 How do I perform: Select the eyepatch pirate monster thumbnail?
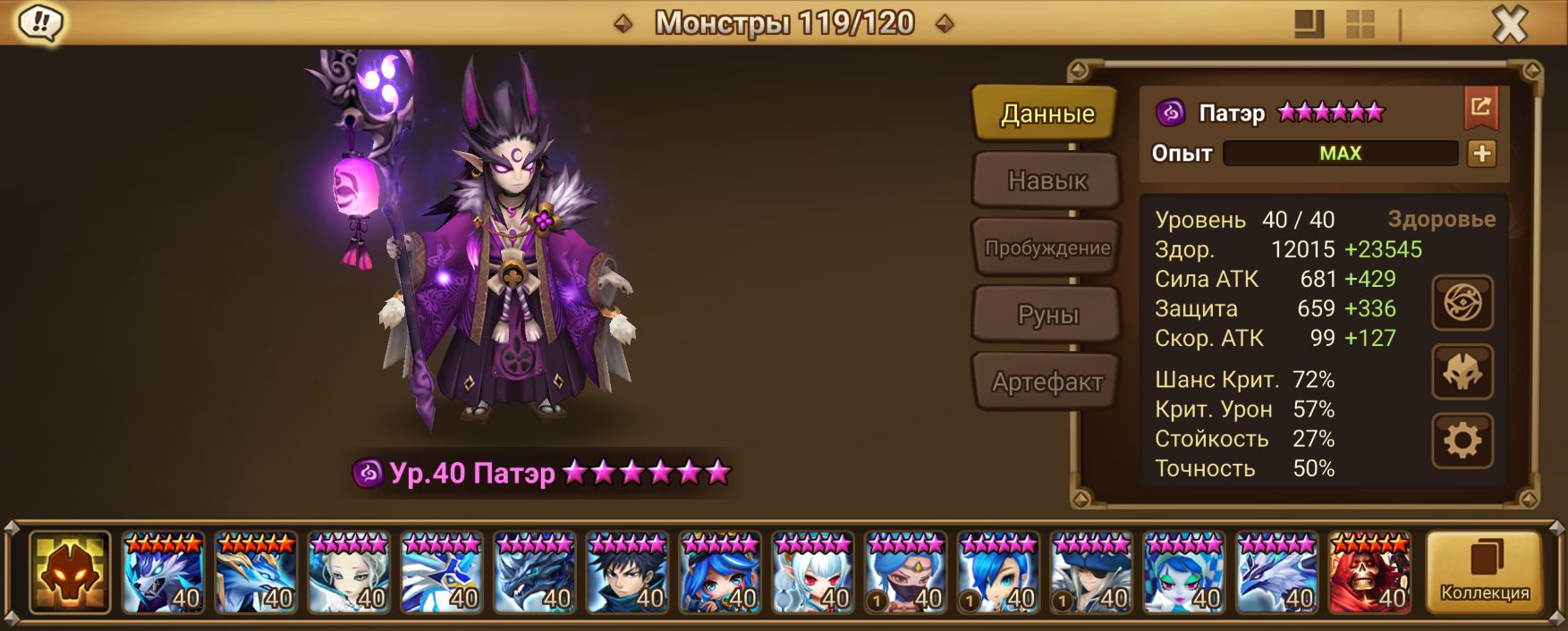(1091, 573)
